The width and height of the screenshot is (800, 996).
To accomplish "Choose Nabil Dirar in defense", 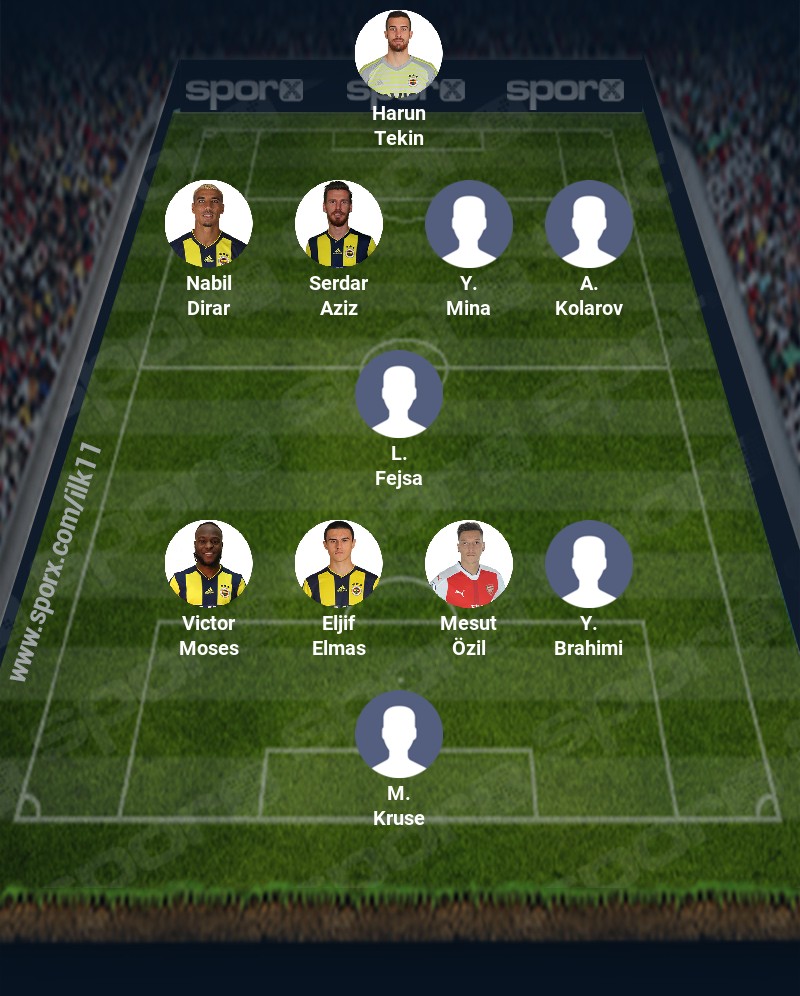I will [209, 224].
